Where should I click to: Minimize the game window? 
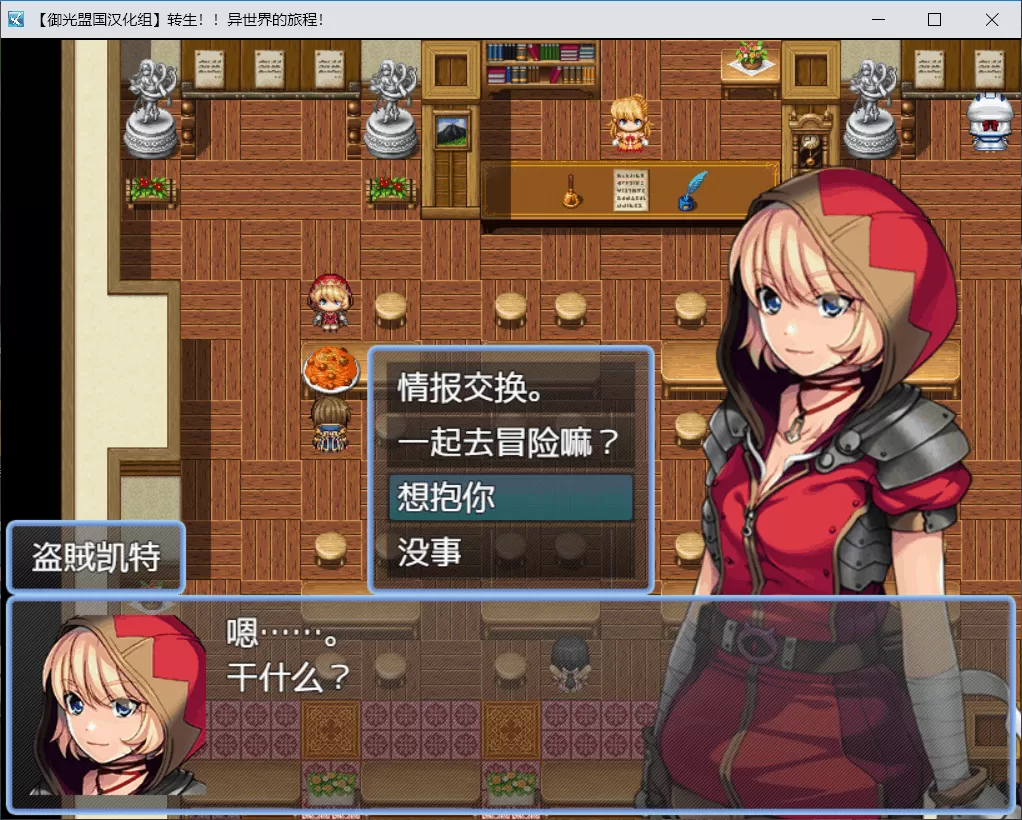pyautogui.click(x=878, y=20)
